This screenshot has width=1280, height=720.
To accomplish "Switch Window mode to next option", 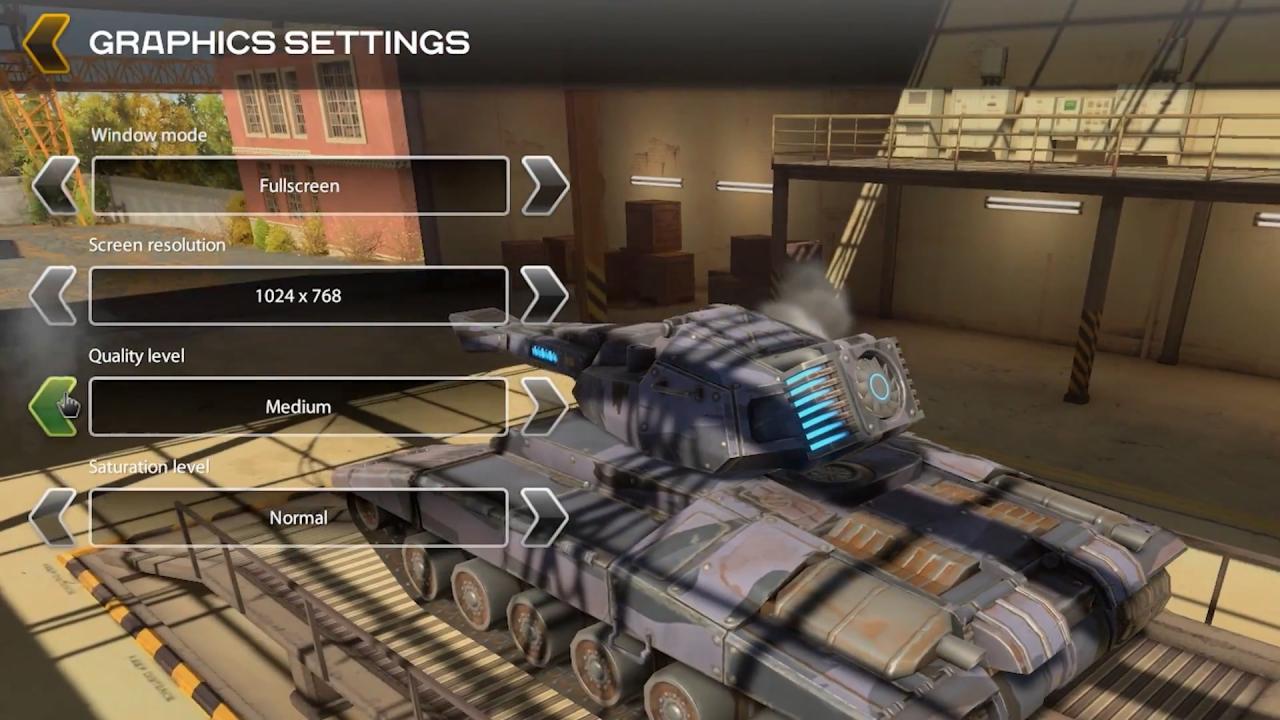I will (x=544, y=186).
